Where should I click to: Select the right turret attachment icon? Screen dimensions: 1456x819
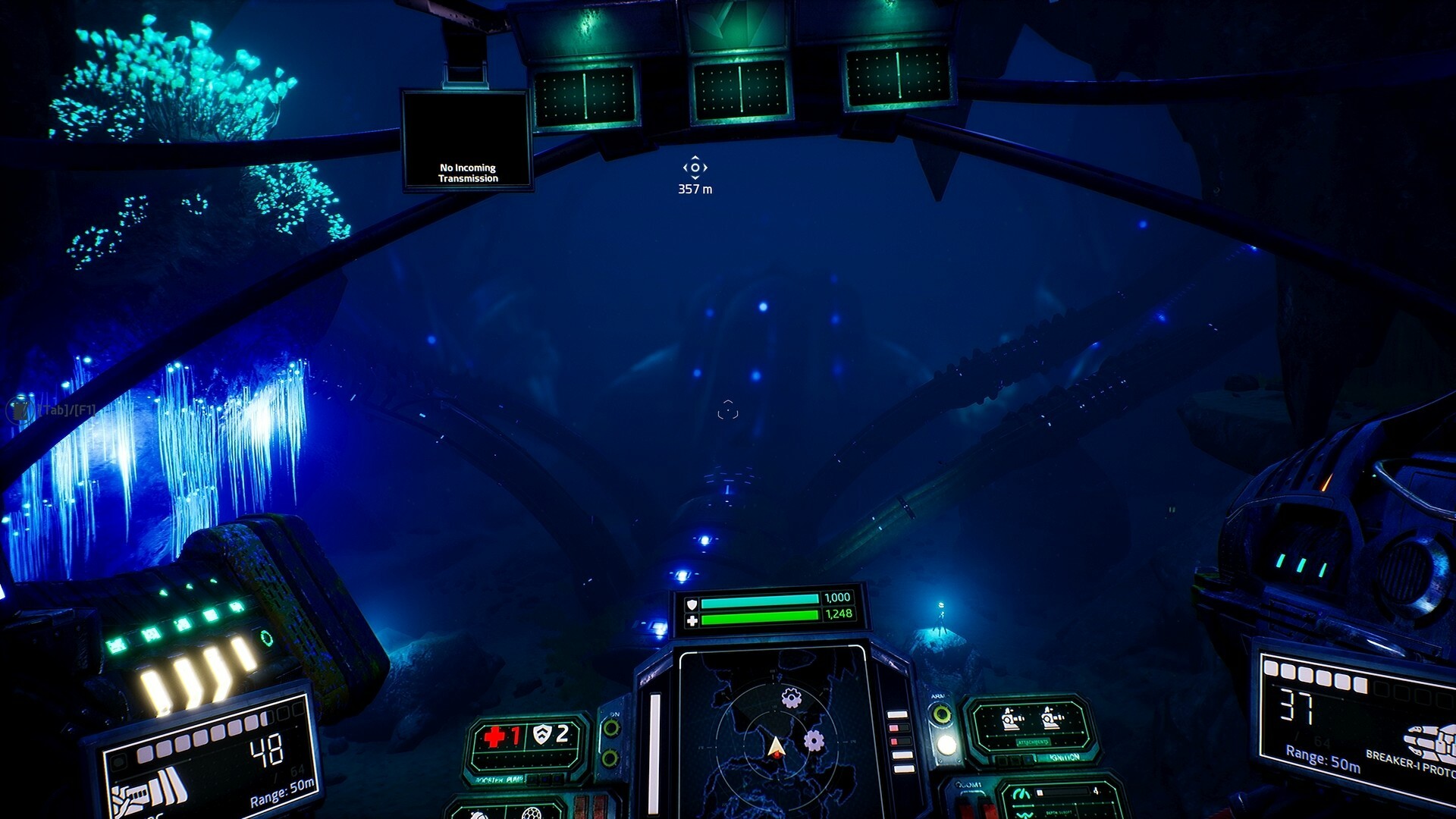coord(1052,718)
